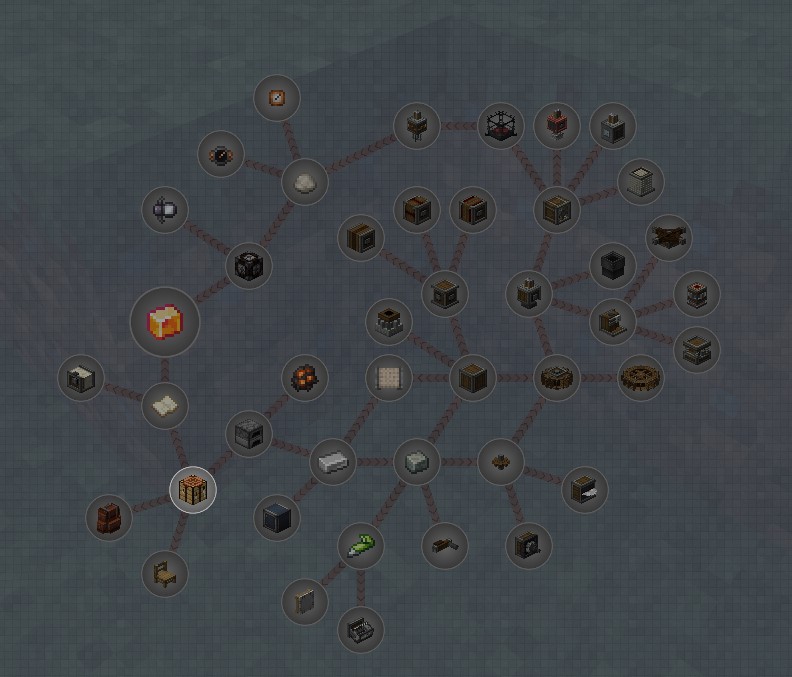This screenshot has height=677, width=792.
Task: Click the copper ore chunk node
Action: pos(305,378)
